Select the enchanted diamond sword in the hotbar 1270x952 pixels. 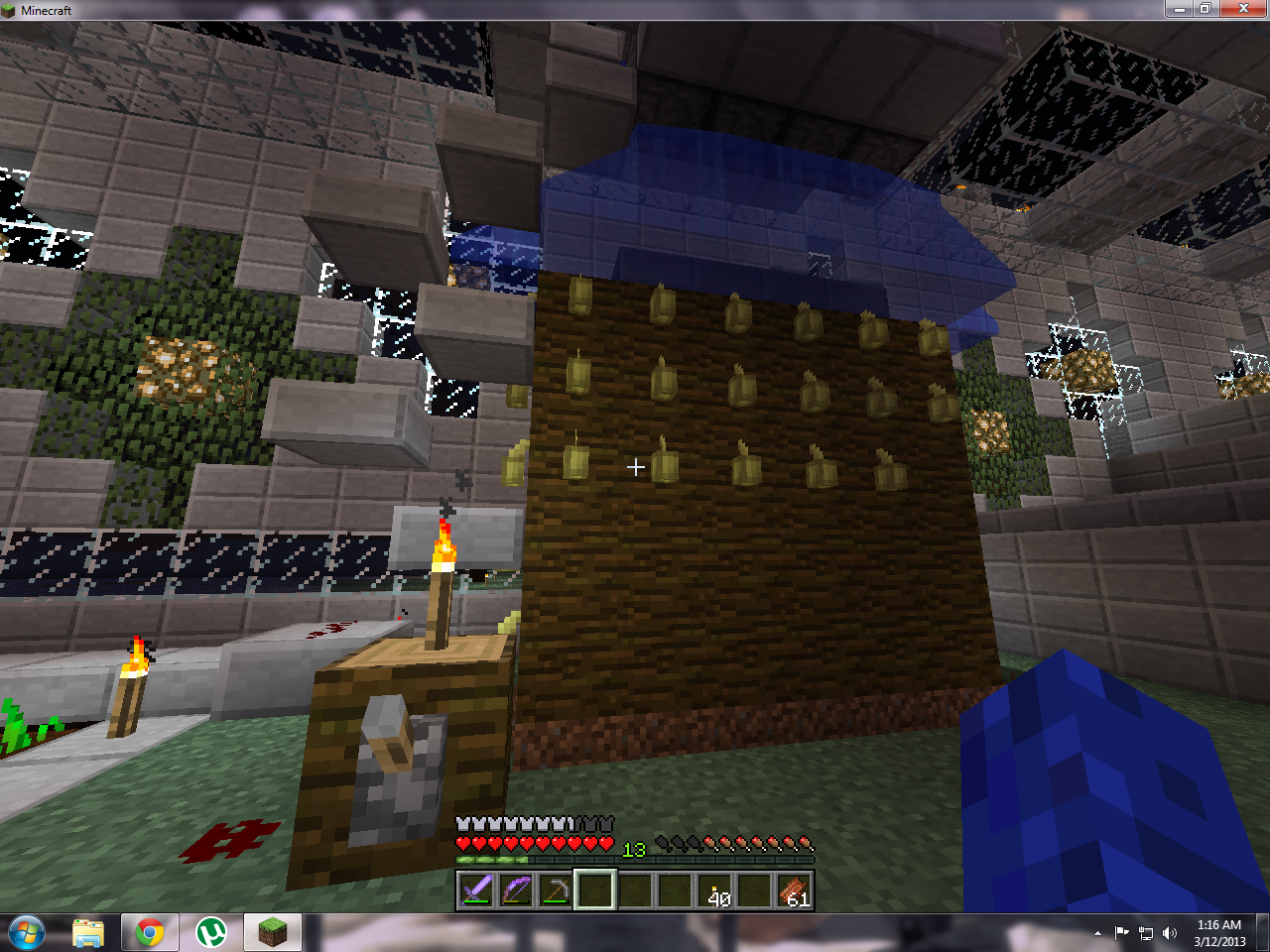[477, 890]
